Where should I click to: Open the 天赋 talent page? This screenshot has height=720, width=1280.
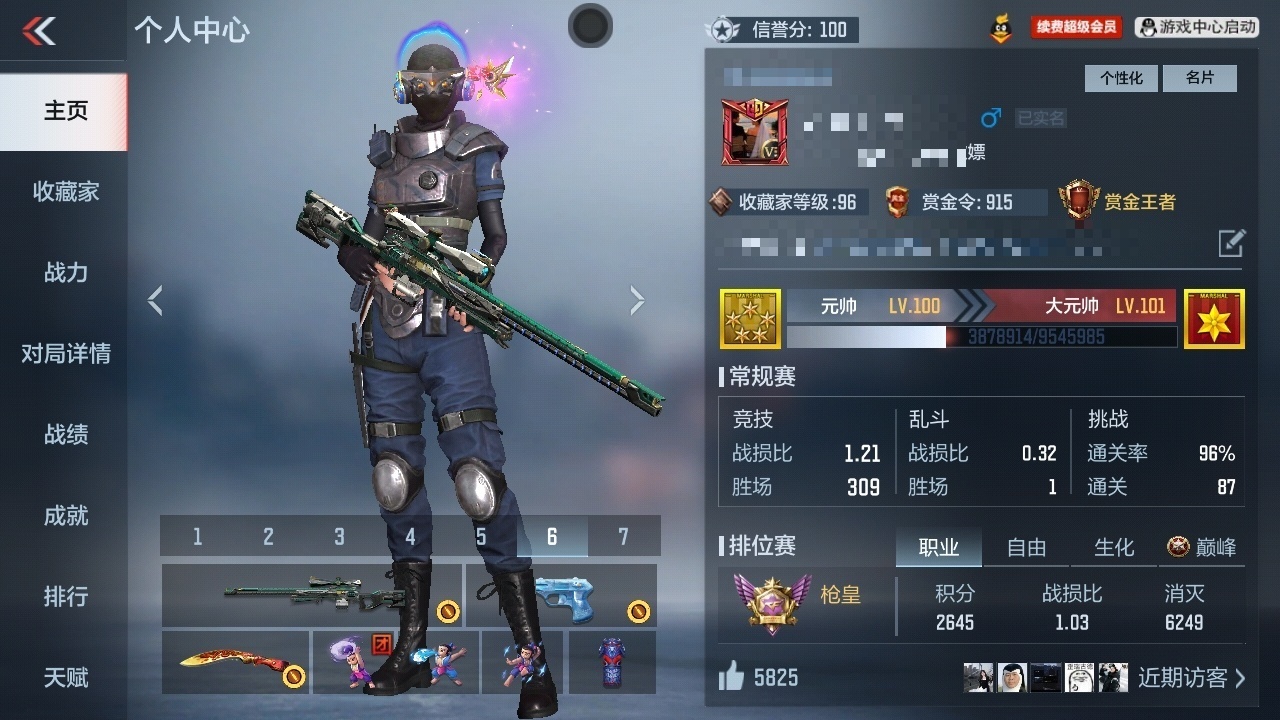(x=65, y=677)
